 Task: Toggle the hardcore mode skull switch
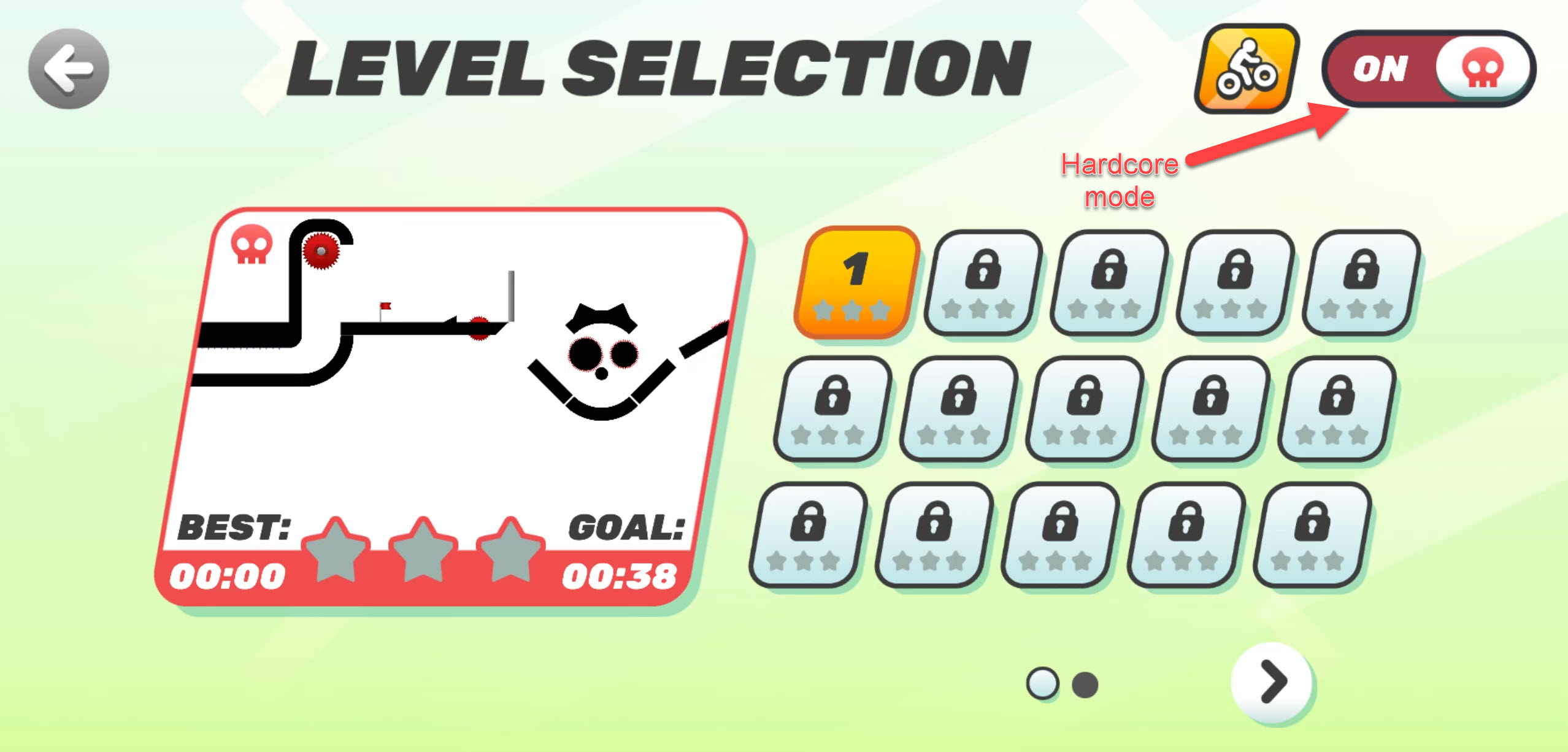[1429, 68]
